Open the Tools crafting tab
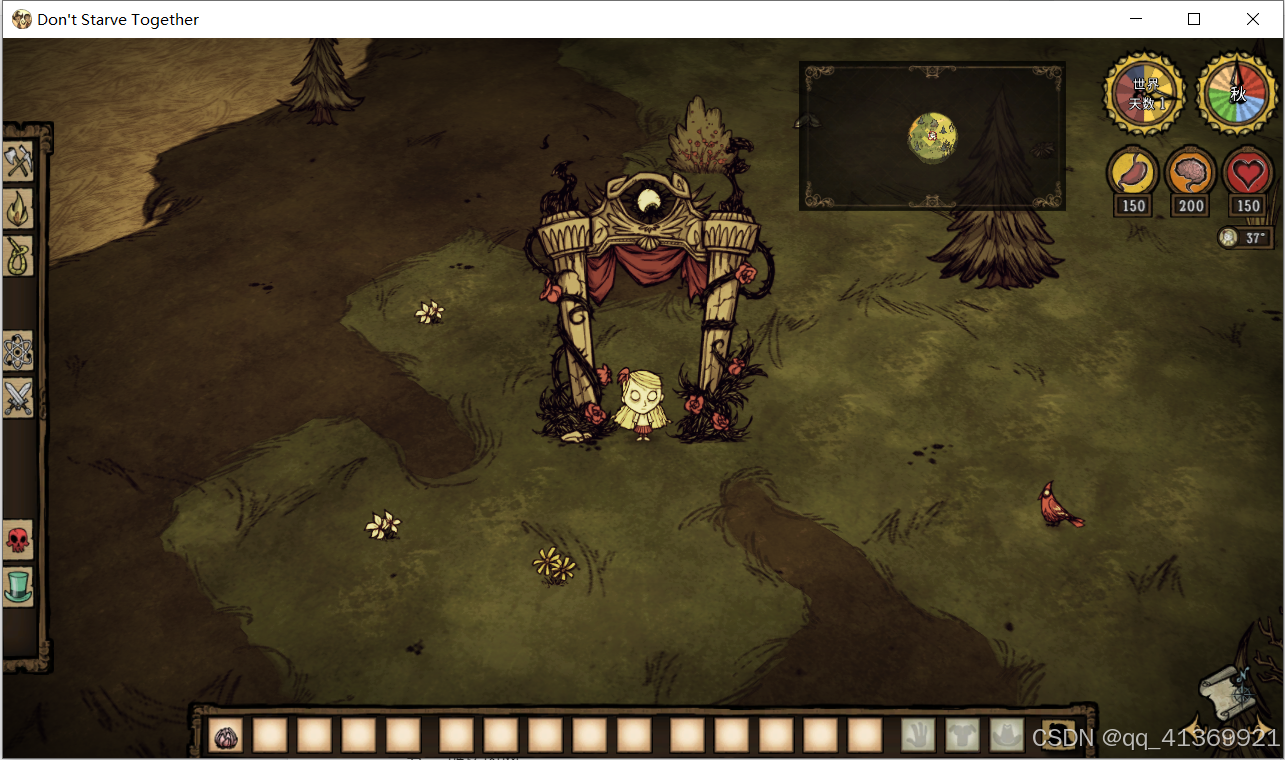Image resolution: width=1285 pixels, height=760 pixels. click(x=19, y=162)
